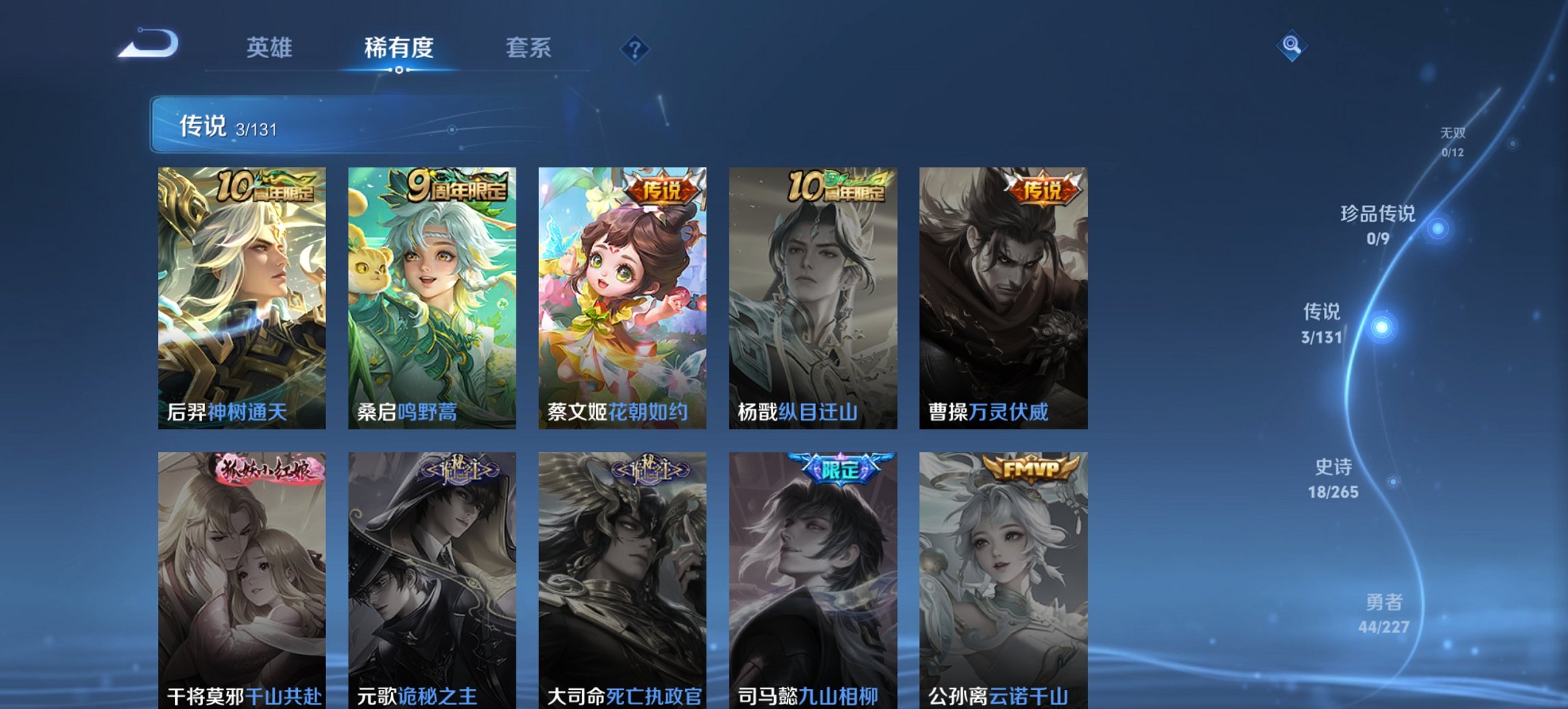Expand the 传说 3/131 header banner
This screenshot has width=1568, height=709.
383,126
